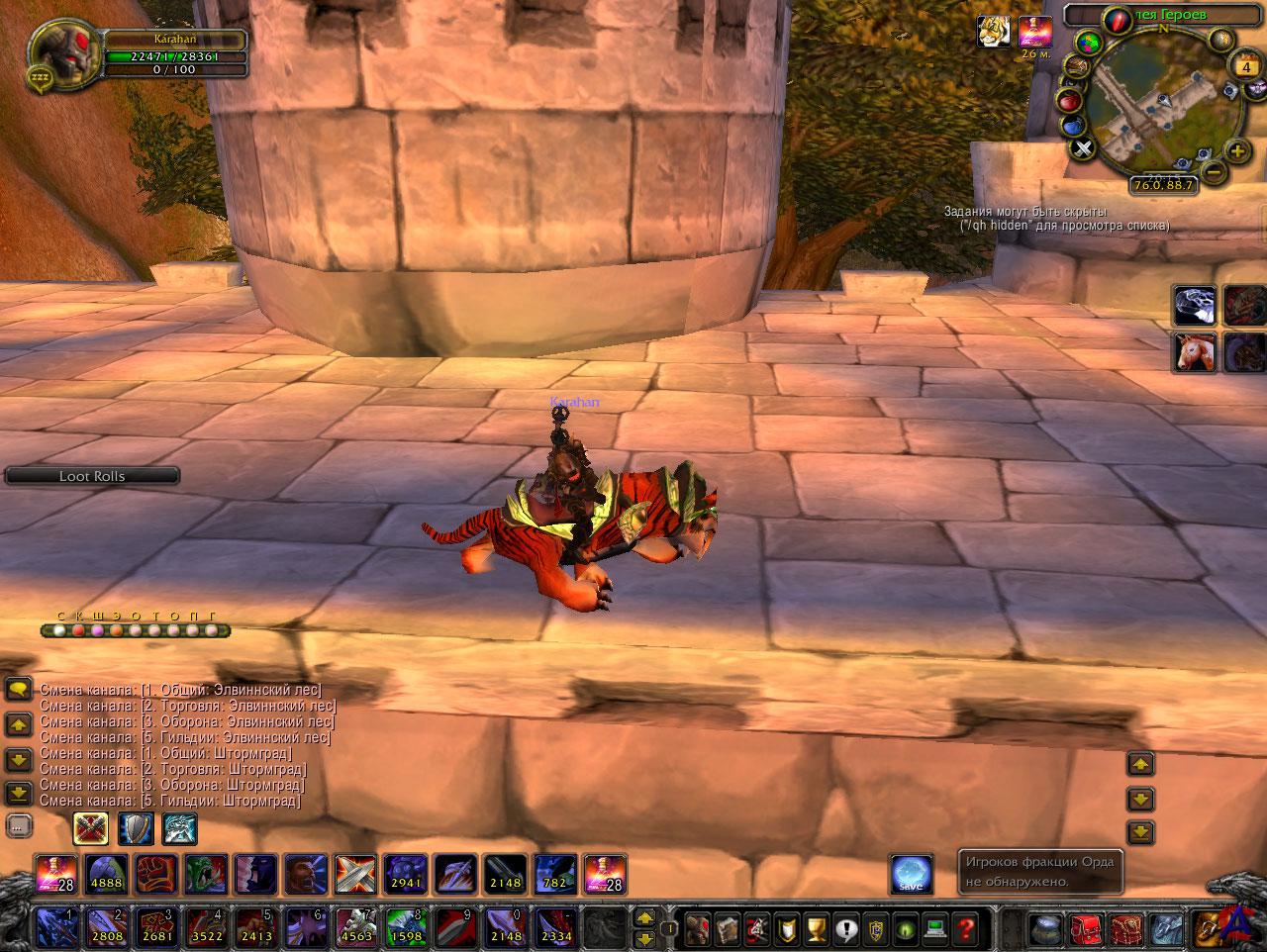
Task: Click the blue Save orb button
Action: [911, 874]
